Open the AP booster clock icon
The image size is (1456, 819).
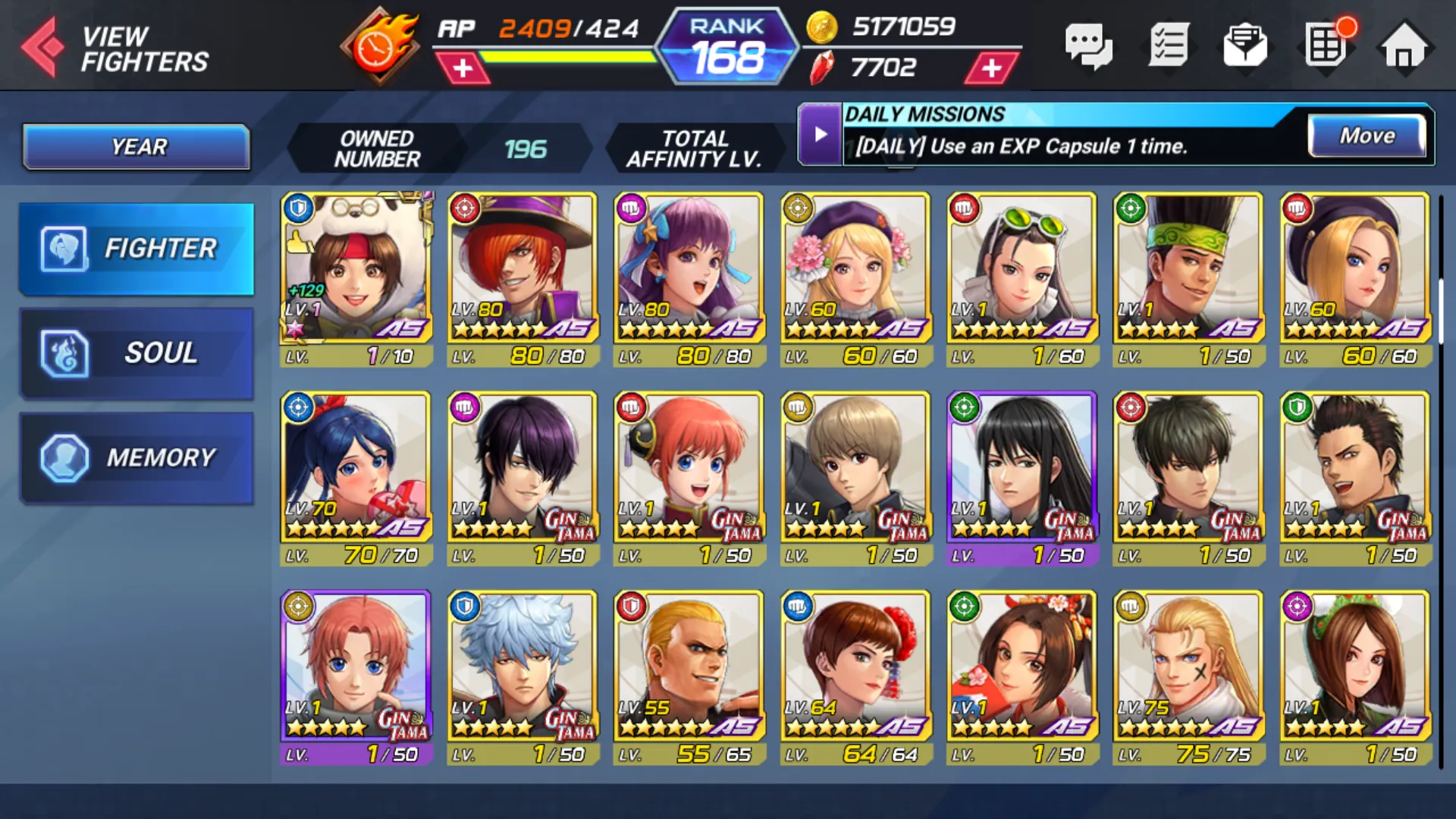(378, 47)
